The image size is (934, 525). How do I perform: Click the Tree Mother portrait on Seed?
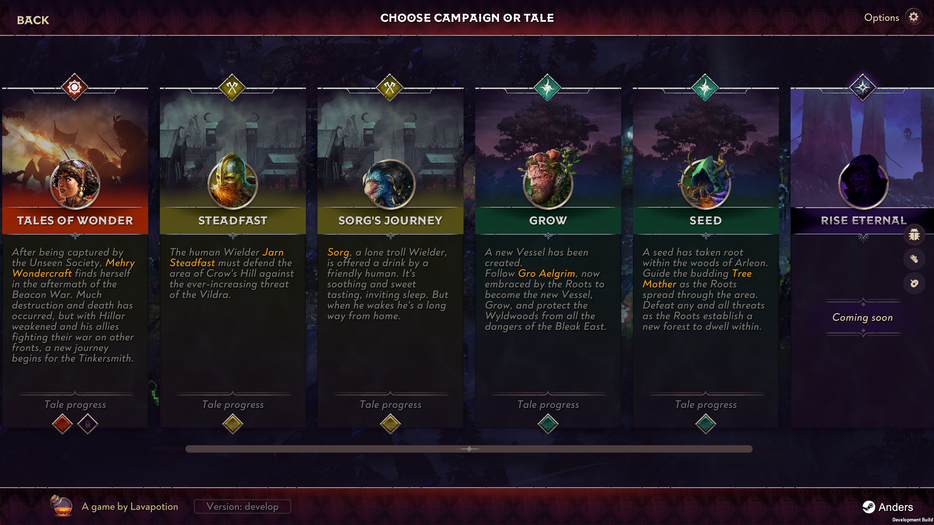pos(706,183)
